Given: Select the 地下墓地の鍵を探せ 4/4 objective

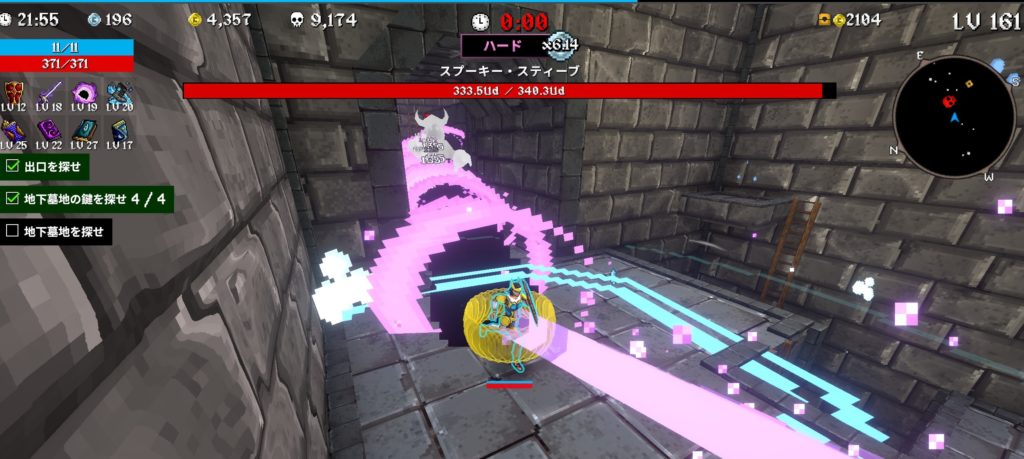Looking at the screenshot, I should pos(87,199).
